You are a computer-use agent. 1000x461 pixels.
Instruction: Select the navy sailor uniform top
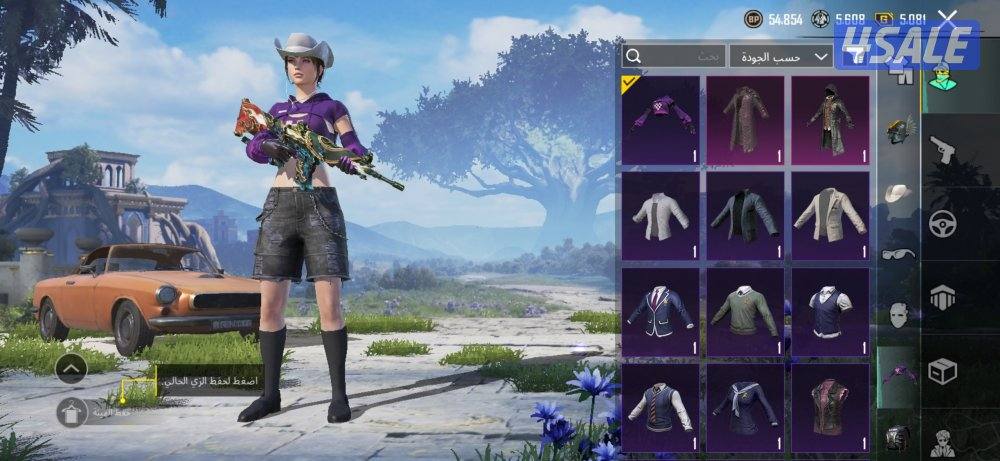click(x=746, y=405)
